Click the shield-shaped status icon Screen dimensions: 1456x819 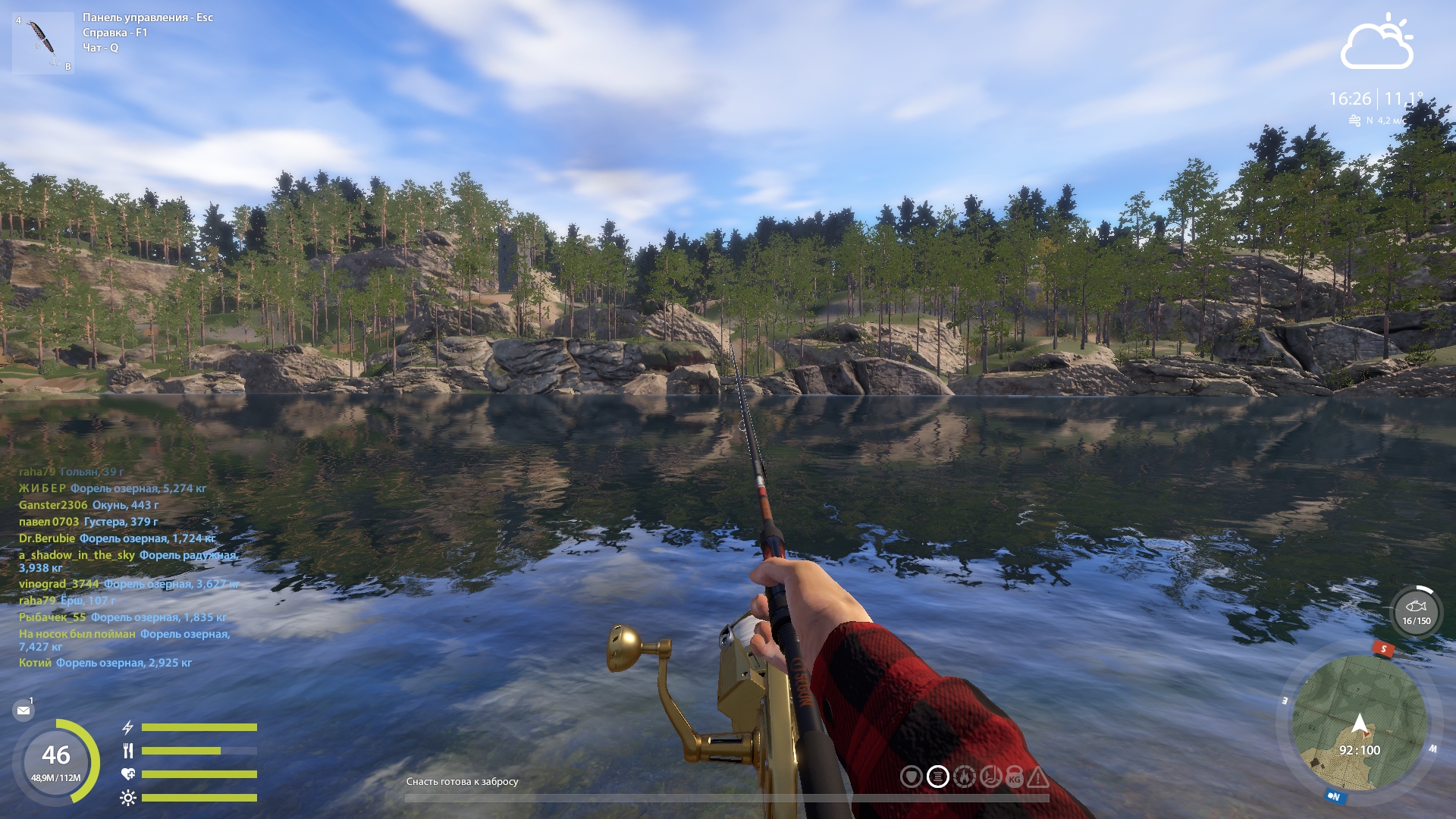click(911, 777)
